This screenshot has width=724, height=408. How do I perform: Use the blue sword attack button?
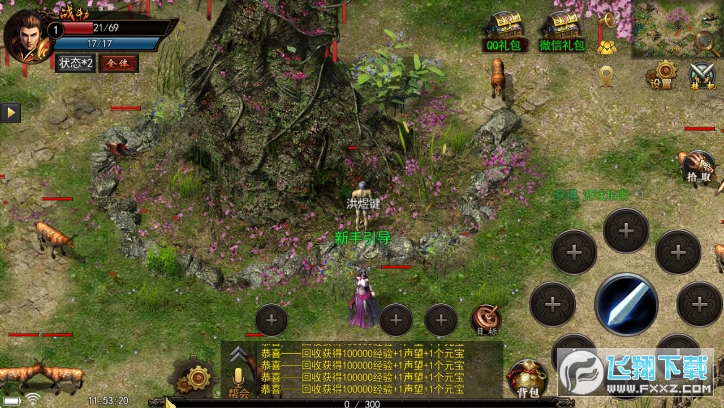[626, 304]
